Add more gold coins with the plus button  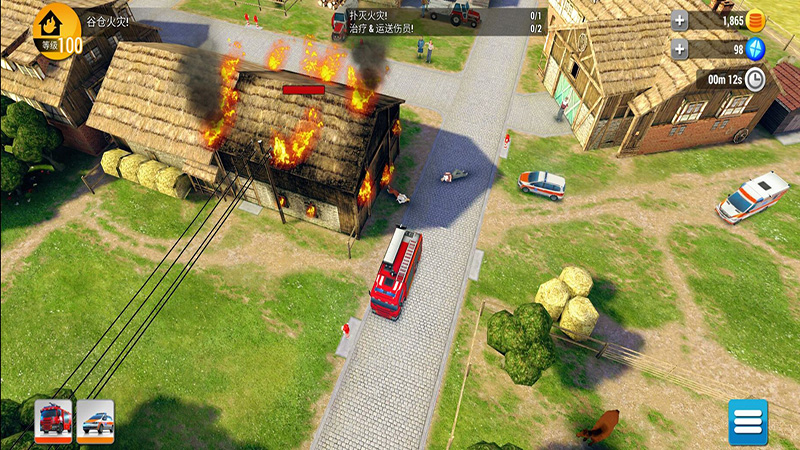(680, 20)
